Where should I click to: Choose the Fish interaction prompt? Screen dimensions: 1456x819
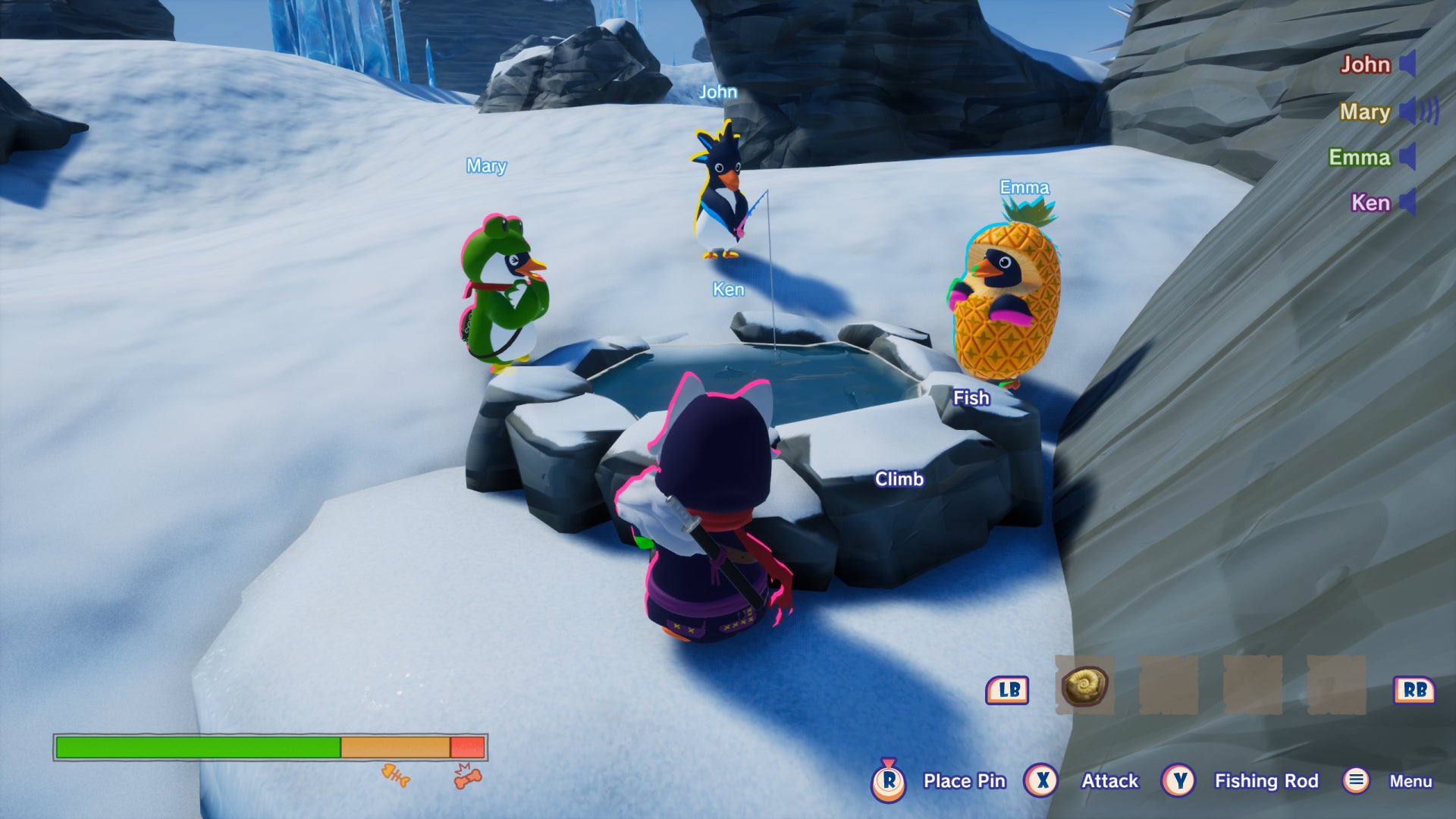(971, 398)
